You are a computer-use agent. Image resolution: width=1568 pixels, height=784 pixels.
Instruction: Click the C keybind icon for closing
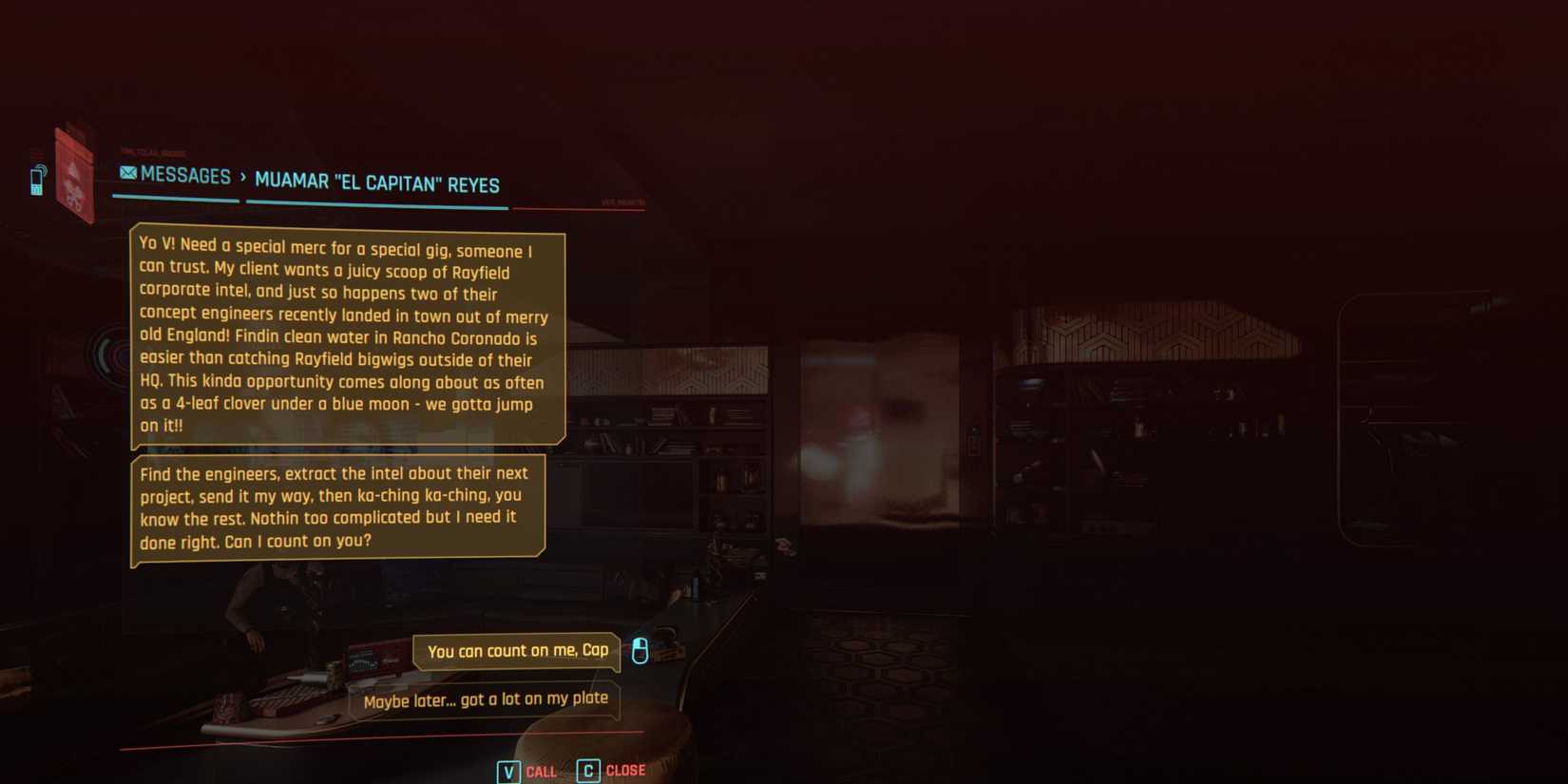[x=586, y=771]
